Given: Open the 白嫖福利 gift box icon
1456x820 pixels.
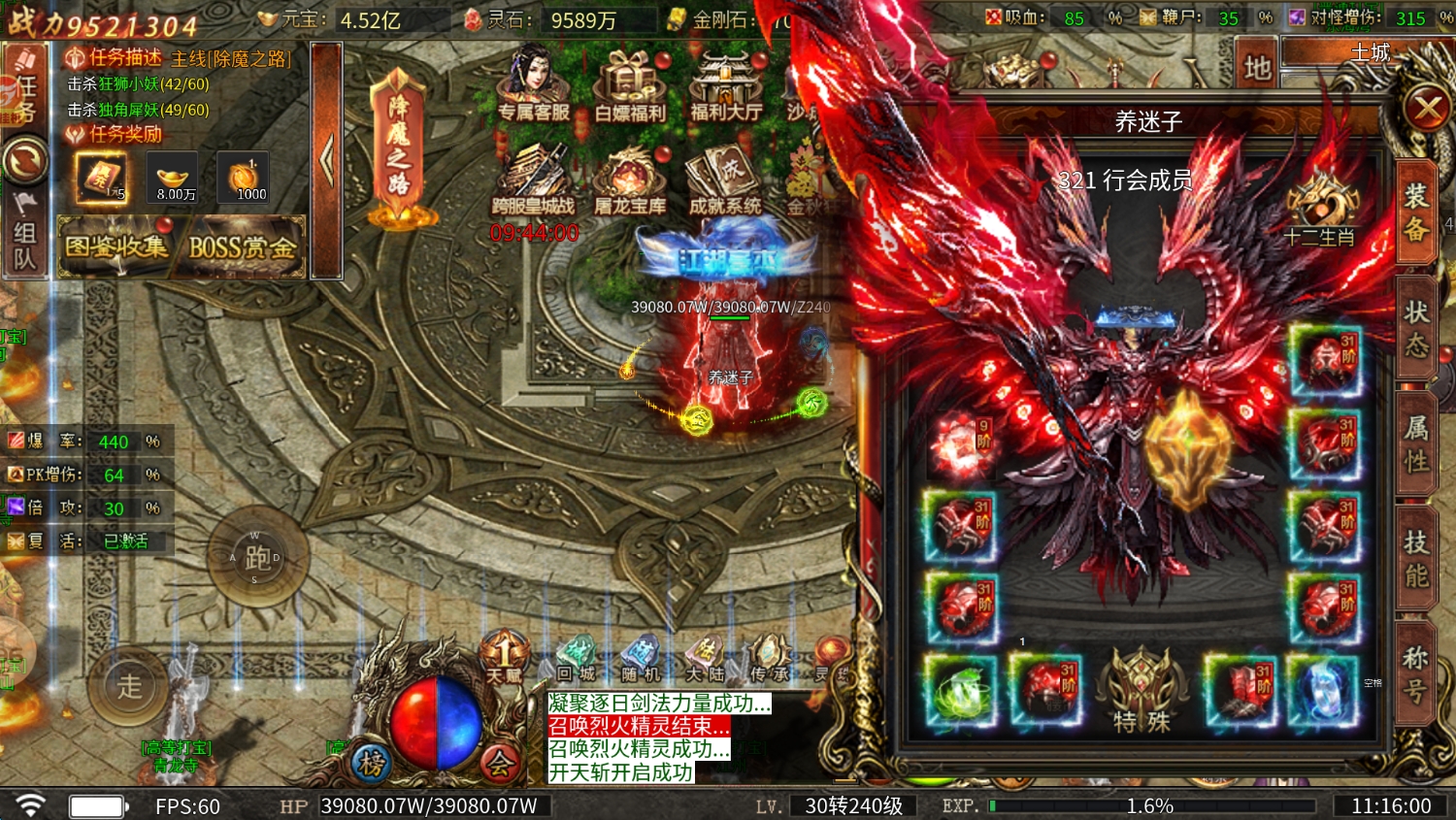Looking at the screenshot, I should (x=630, y=85).
